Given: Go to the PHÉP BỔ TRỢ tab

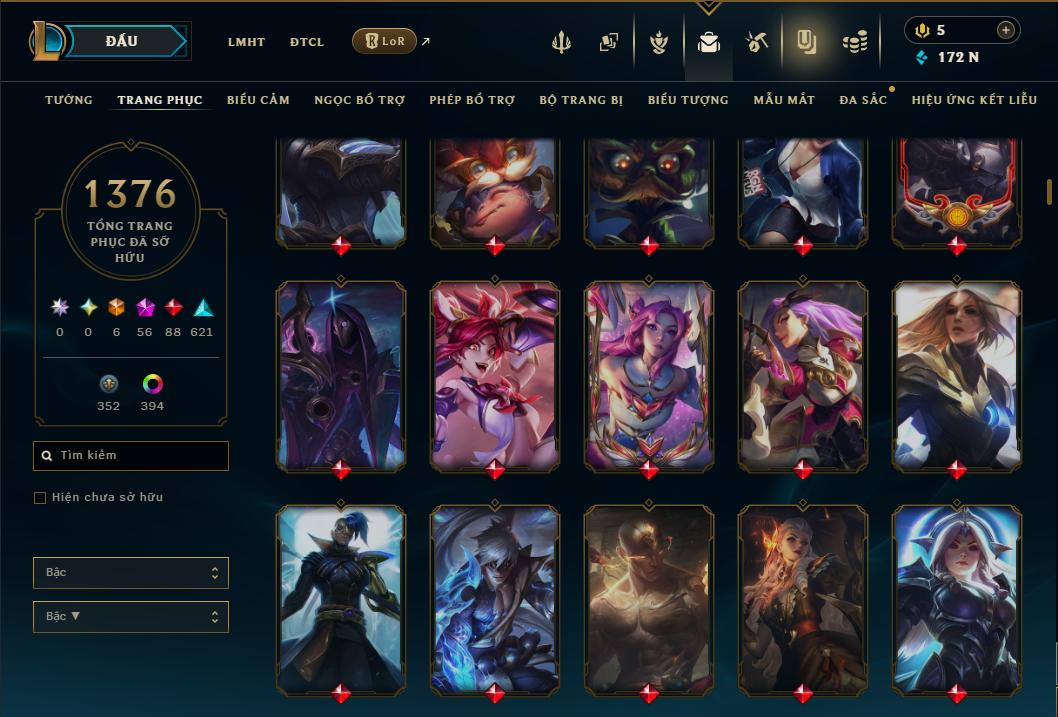Looking at the screenshot, I should [472, 100].
